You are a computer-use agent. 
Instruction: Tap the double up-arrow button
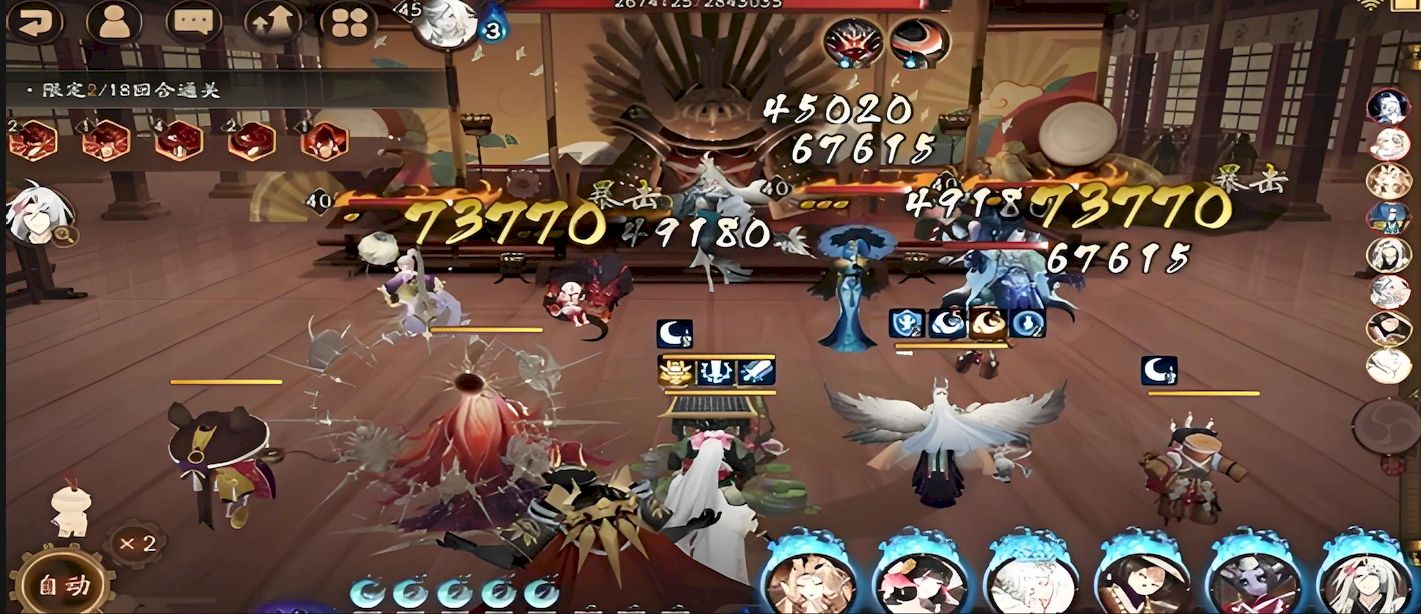coord(272,21)
